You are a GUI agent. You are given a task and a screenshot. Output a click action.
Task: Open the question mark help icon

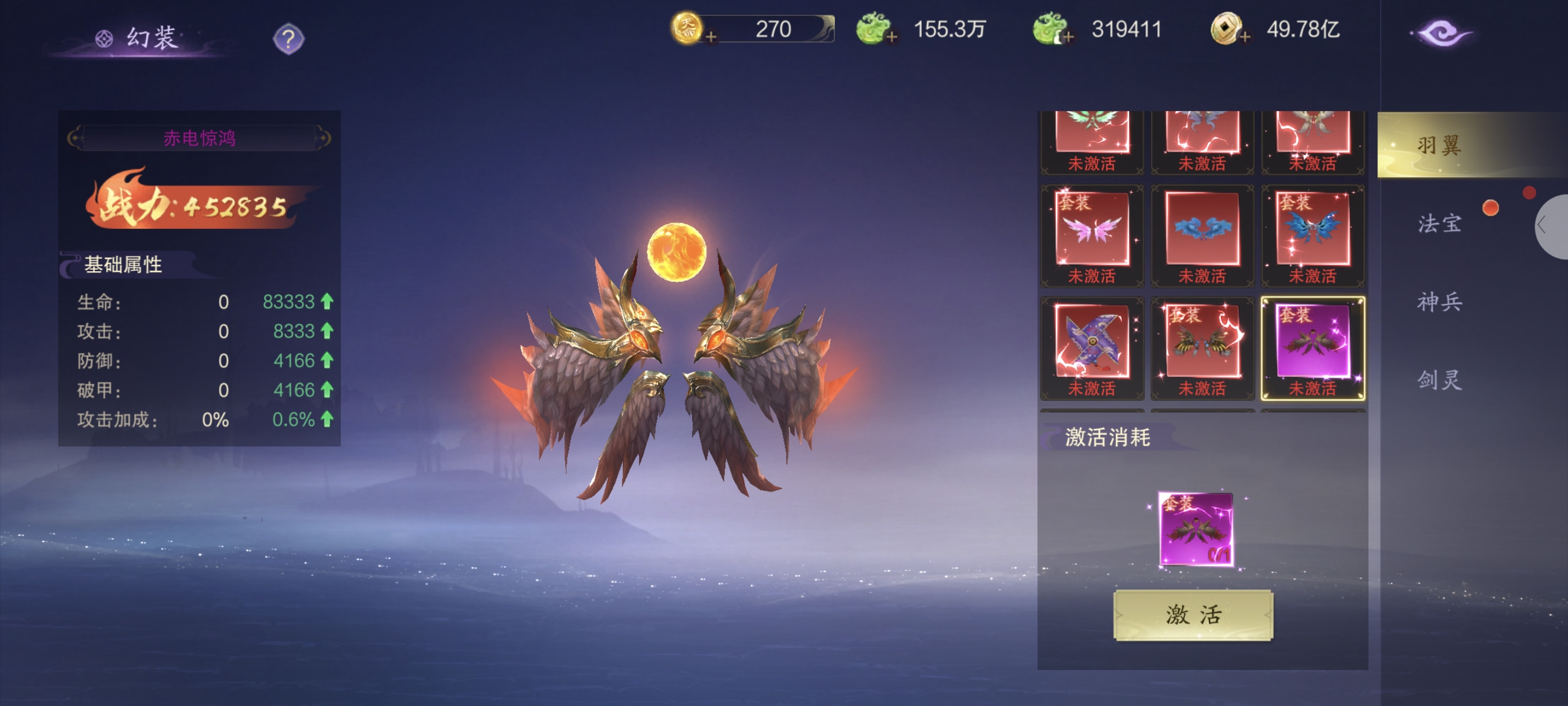(x=288, y=39)
